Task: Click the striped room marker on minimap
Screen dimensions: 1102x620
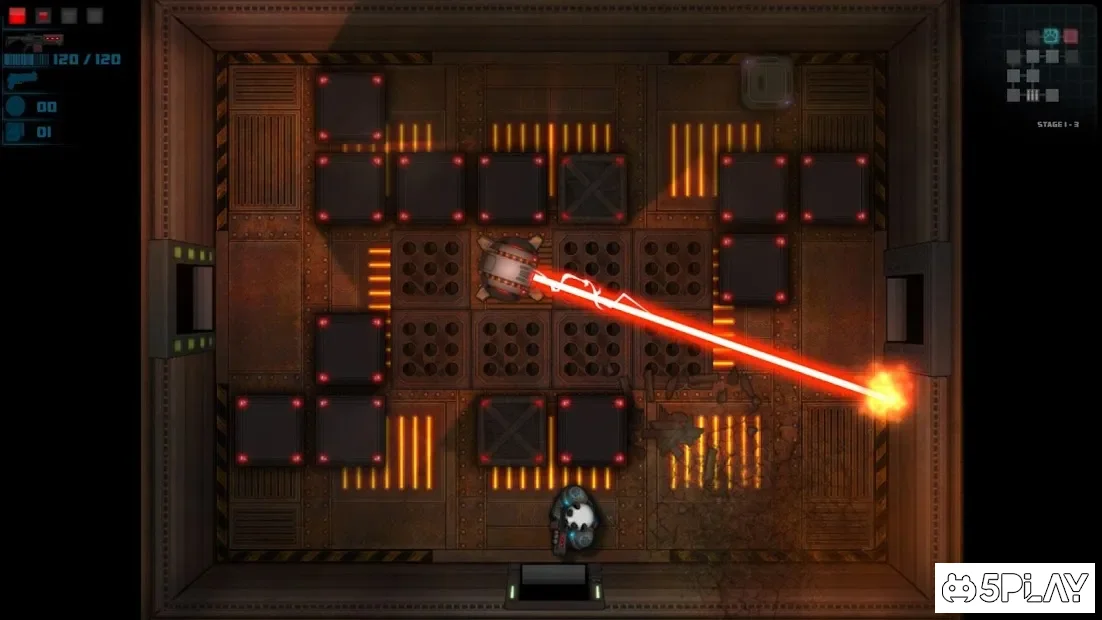Action: click(x=1031, y=95)
